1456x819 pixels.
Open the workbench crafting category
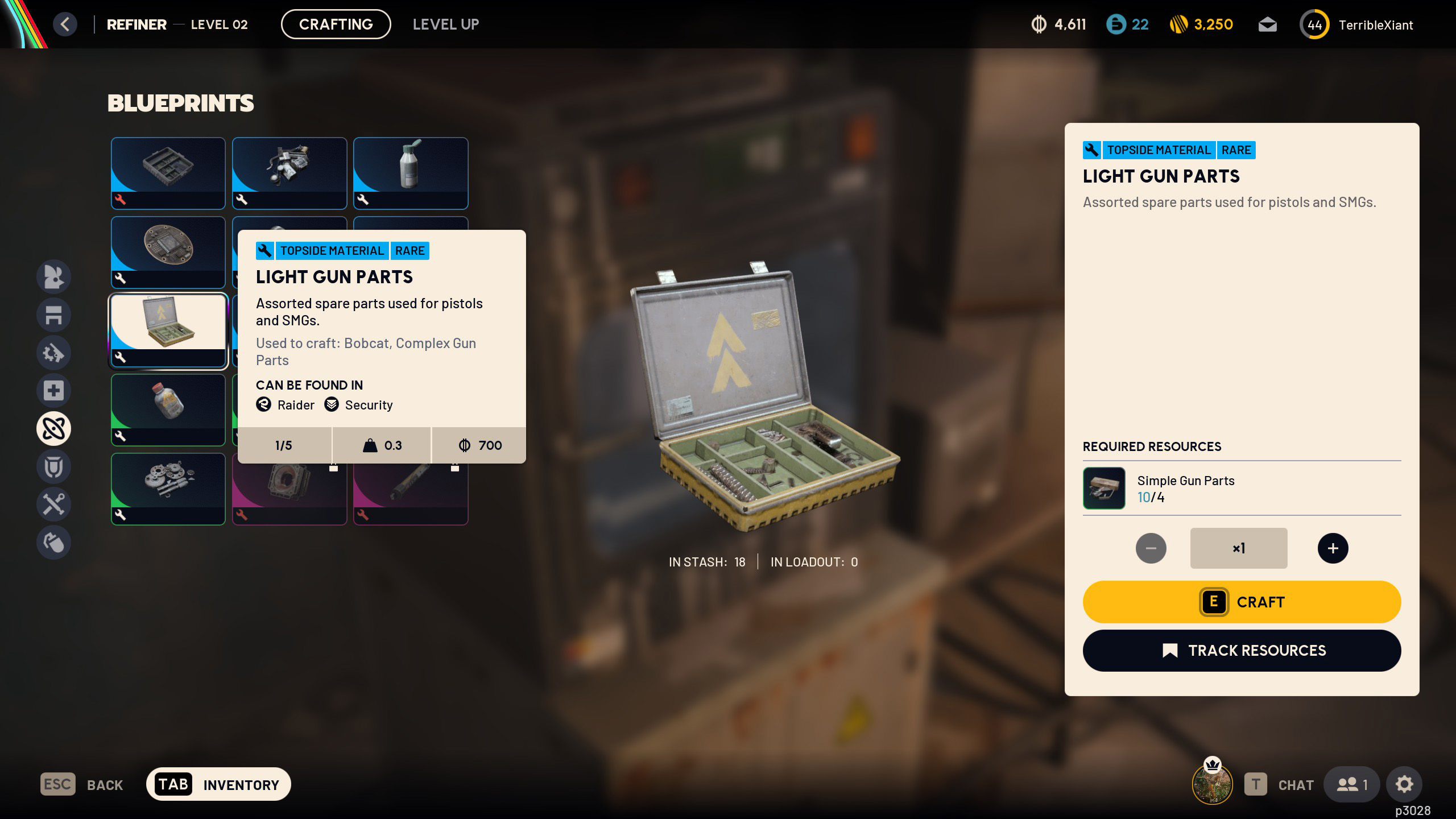coord(54,315)
